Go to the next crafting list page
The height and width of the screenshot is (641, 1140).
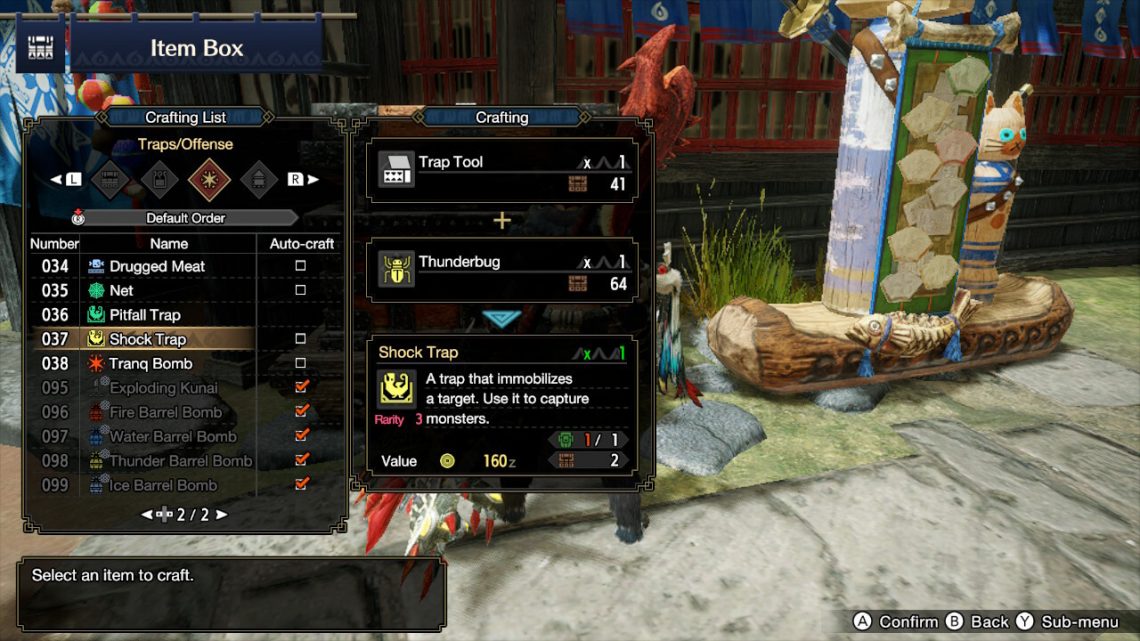click(222, 515)
